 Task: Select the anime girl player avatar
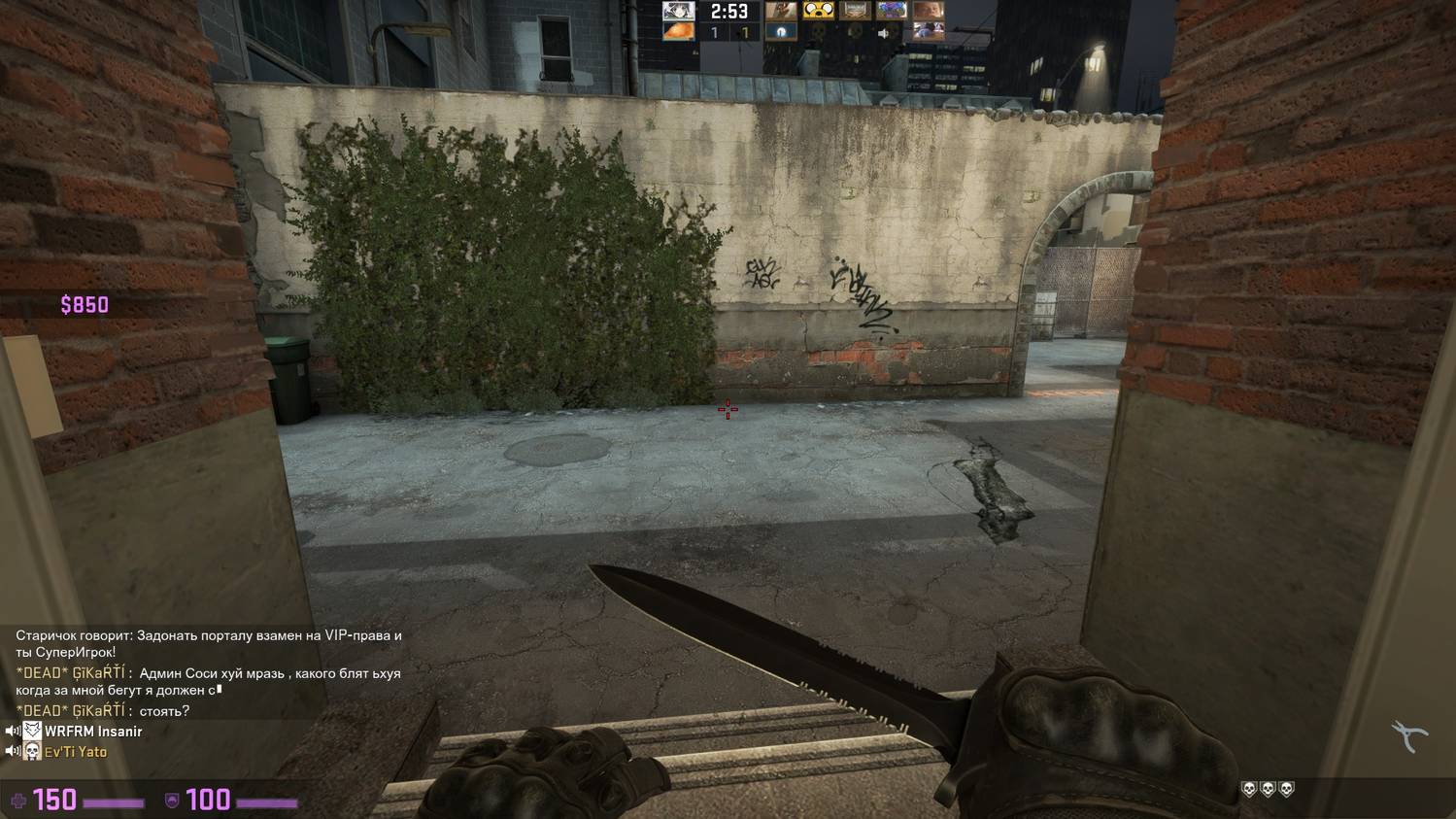click(678, 11)
